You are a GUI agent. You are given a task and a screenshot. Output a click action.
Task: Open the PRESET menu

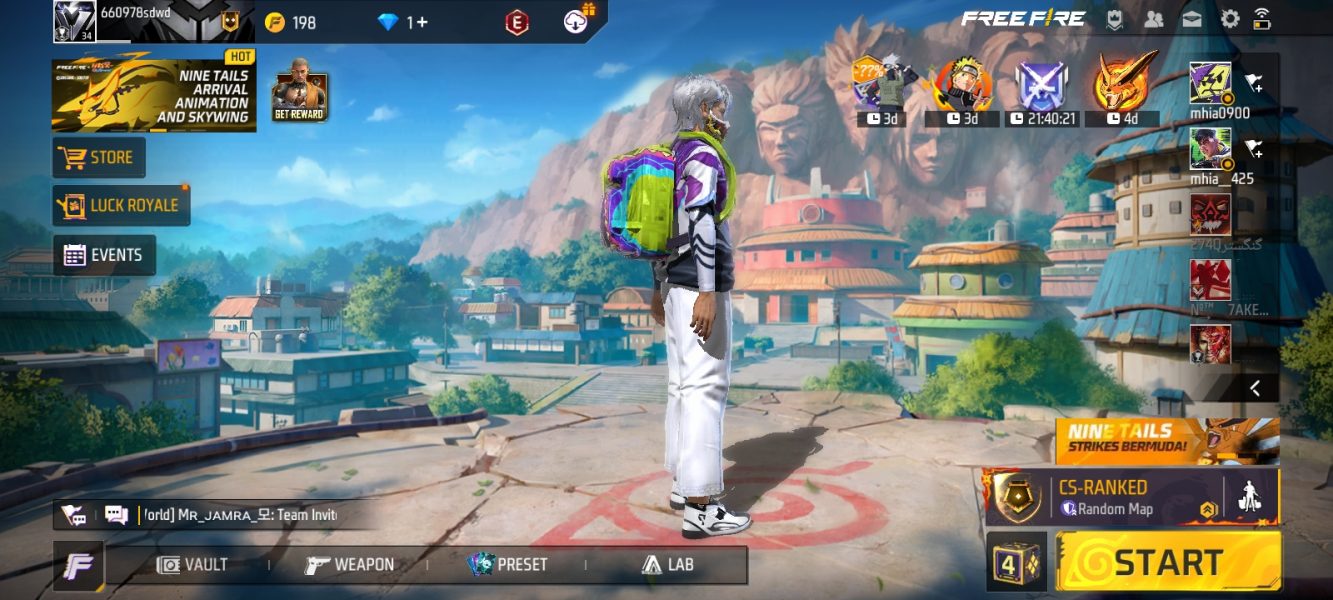(508, 565)
